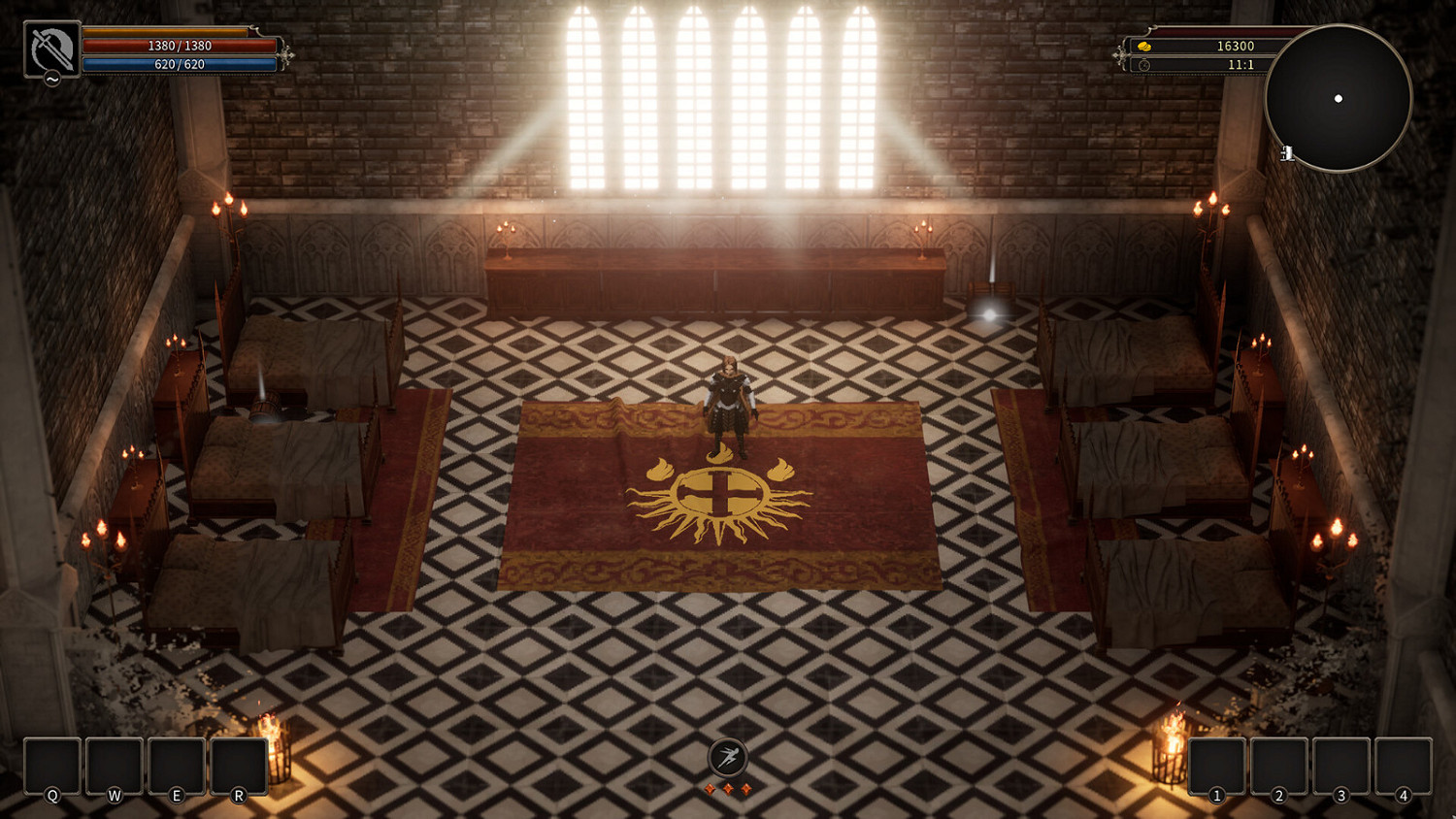Select the E hotbar slot
1456x819 pixels.
[x=176, y=767]
